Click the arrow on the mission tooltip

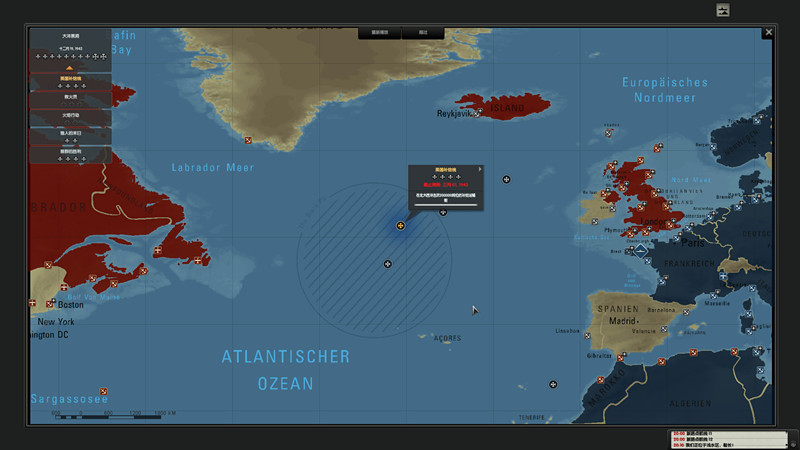pos(479,169)
